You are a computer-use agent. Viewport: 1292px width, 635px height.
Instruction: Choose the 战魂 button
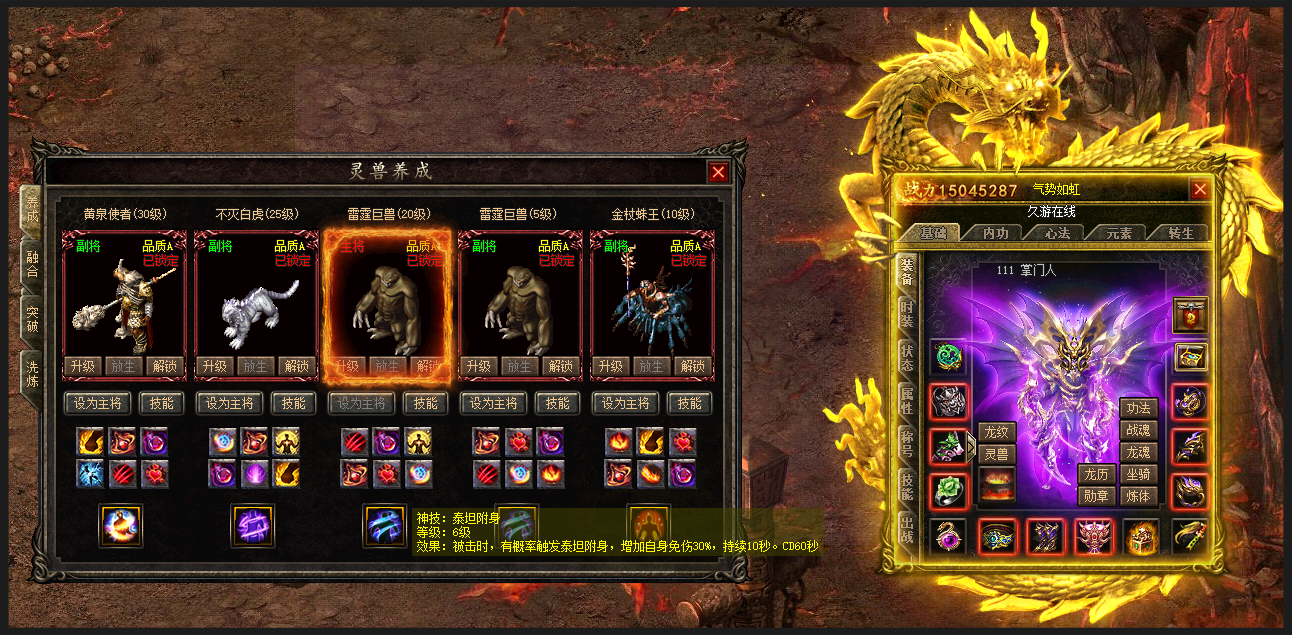tap(1139, 430)
